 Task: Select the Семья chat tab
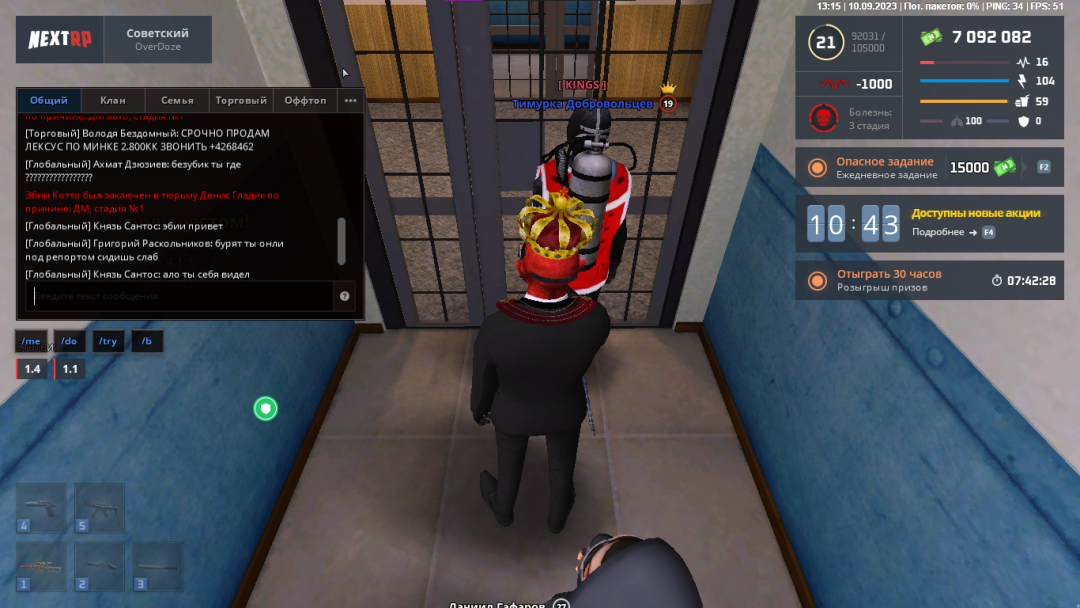click(x=177, y=100)
